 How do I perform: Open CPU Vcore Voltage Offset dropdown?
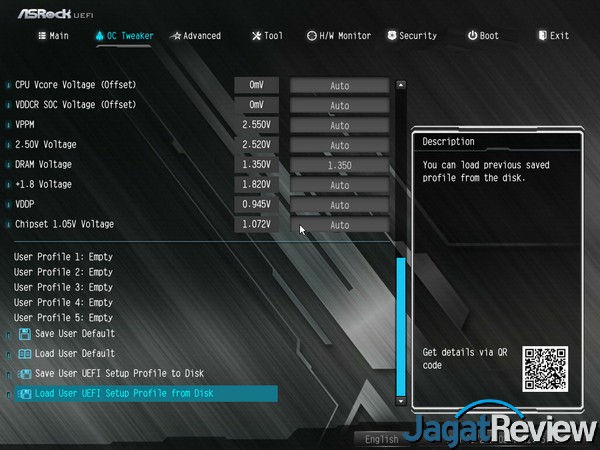339,85
